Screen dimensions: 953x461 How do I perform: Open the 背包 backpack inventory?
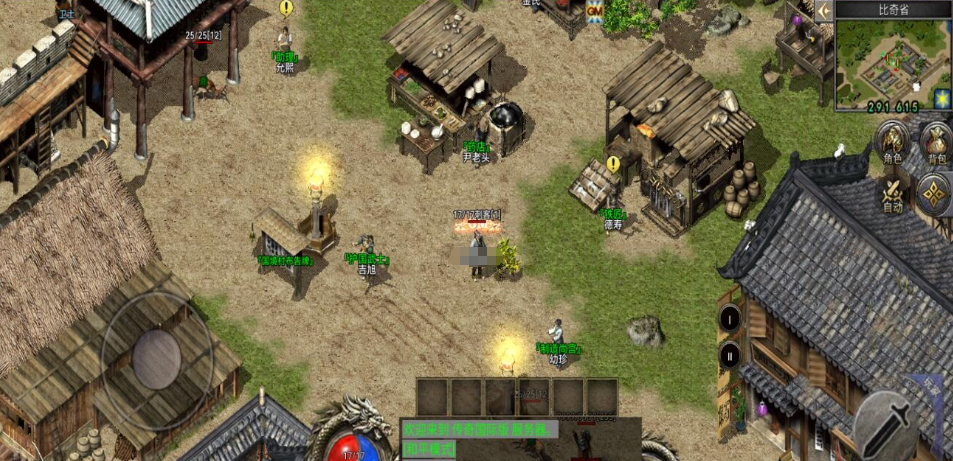[x=936, y=143]
